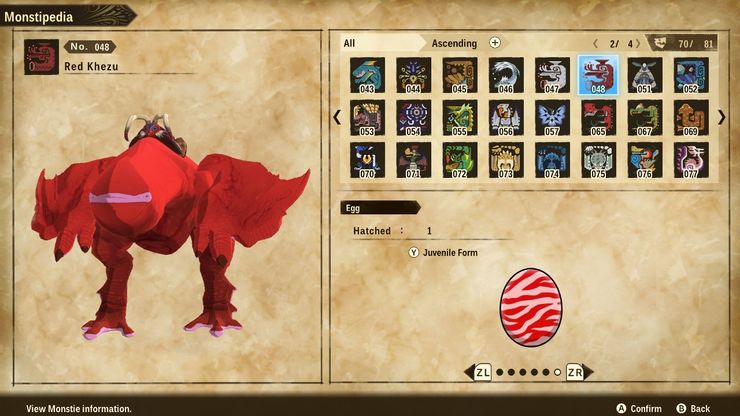Choose the monster tile numbered 054
The height and width of the screenshot is (416, 740).
(413, 117)
